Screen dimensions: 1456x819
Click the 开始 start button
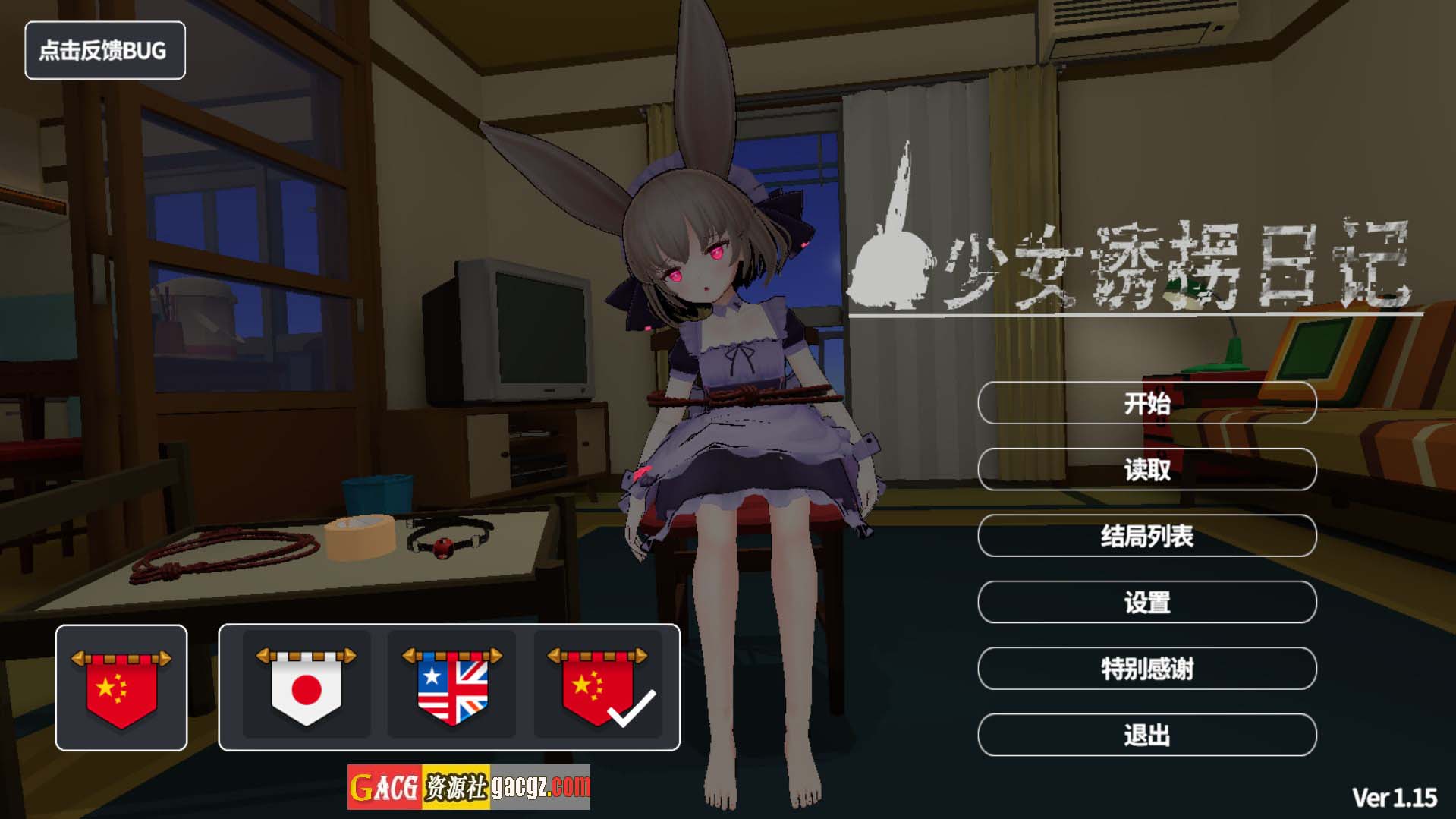tap(1146, 403)
